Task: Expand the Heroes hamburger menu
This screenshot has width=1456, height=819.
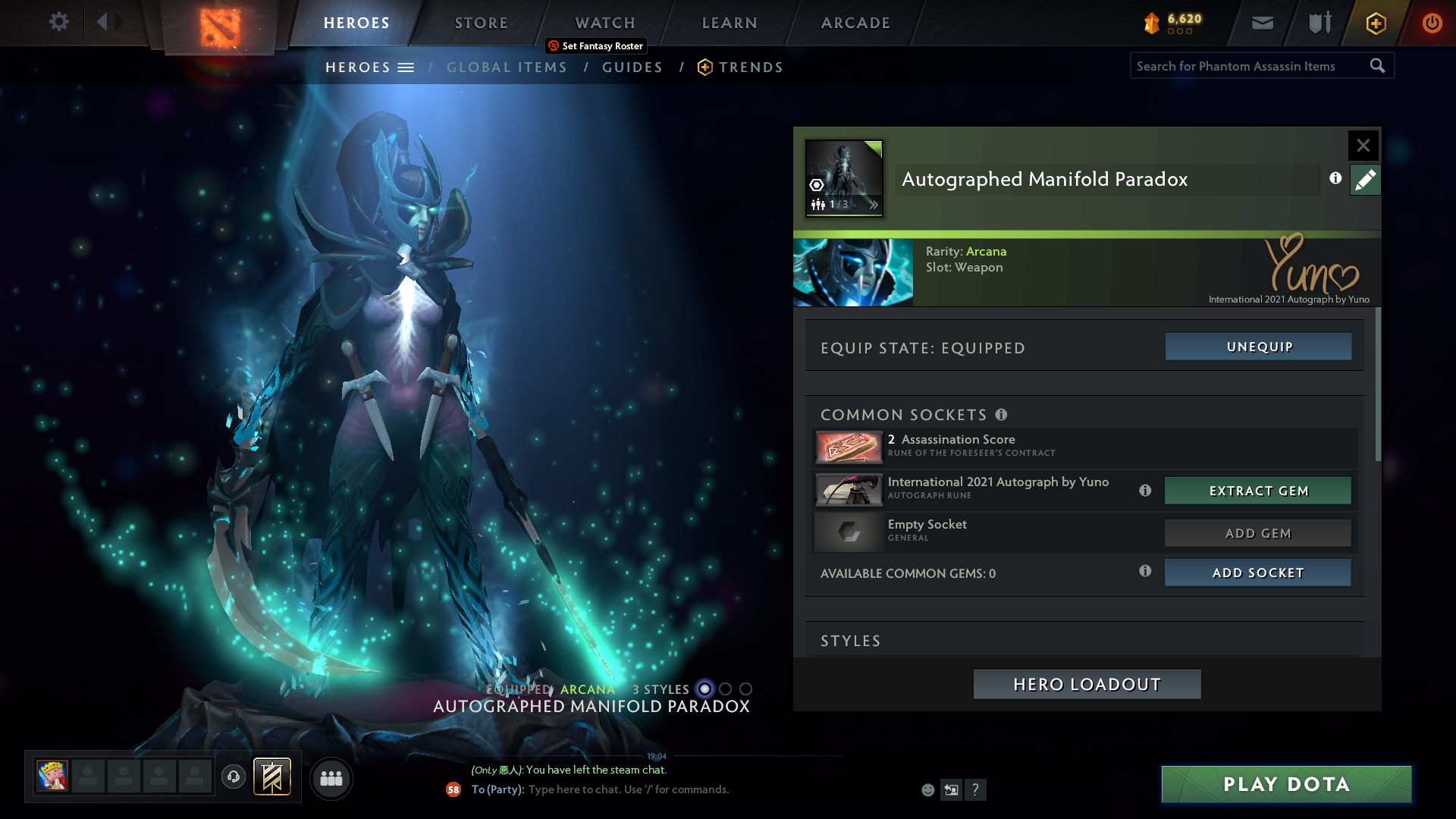Action: pyautogui.click(x=407, y=67)
